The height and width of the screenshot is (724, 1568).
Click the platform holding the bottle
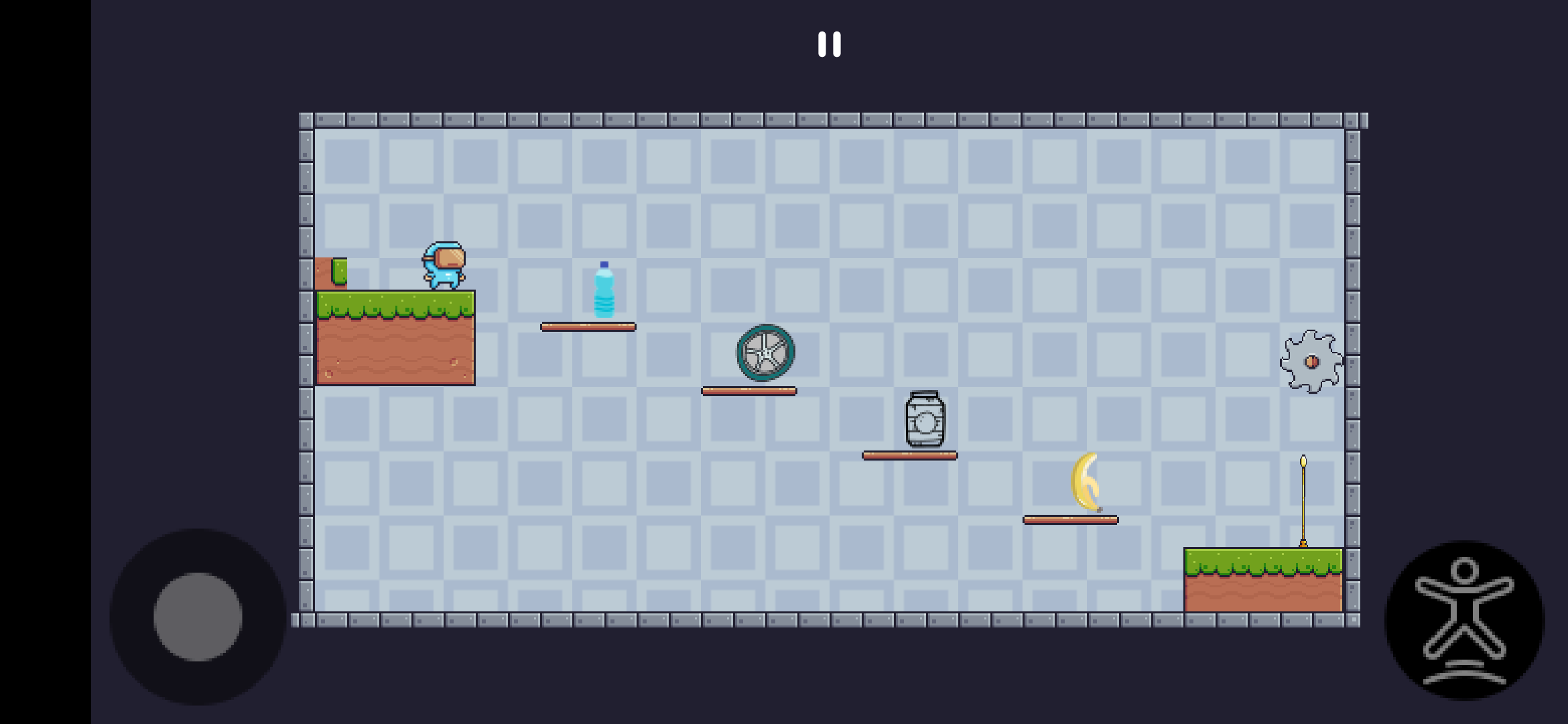tap(587, 326)
